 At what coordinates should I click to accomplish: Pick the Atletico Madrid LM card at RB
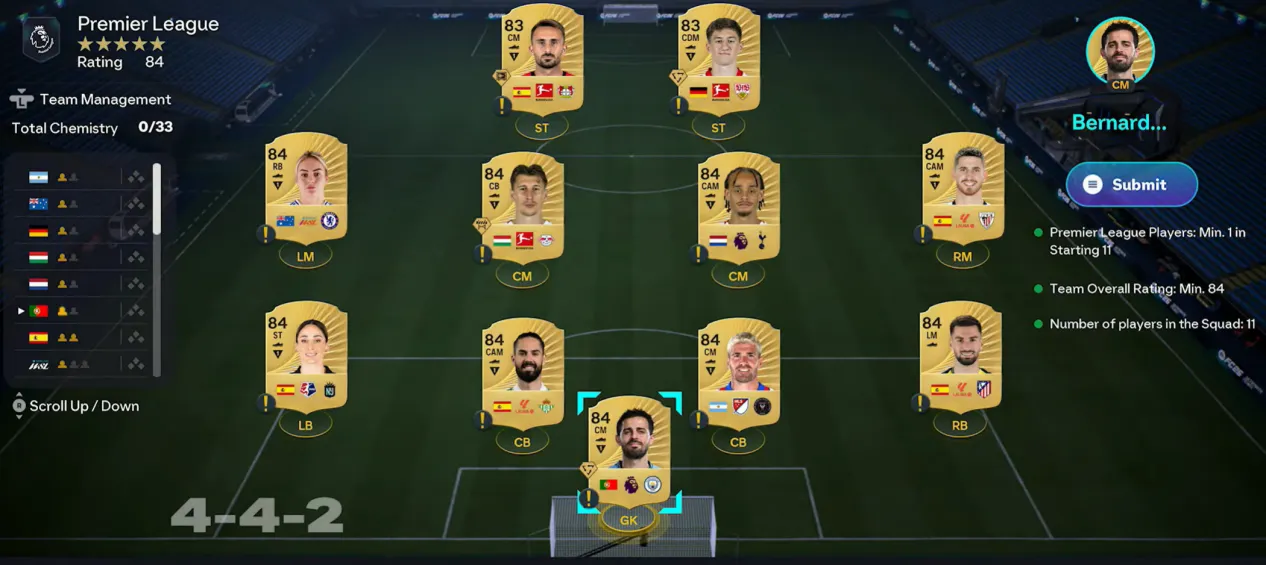[x=960, y=357]
